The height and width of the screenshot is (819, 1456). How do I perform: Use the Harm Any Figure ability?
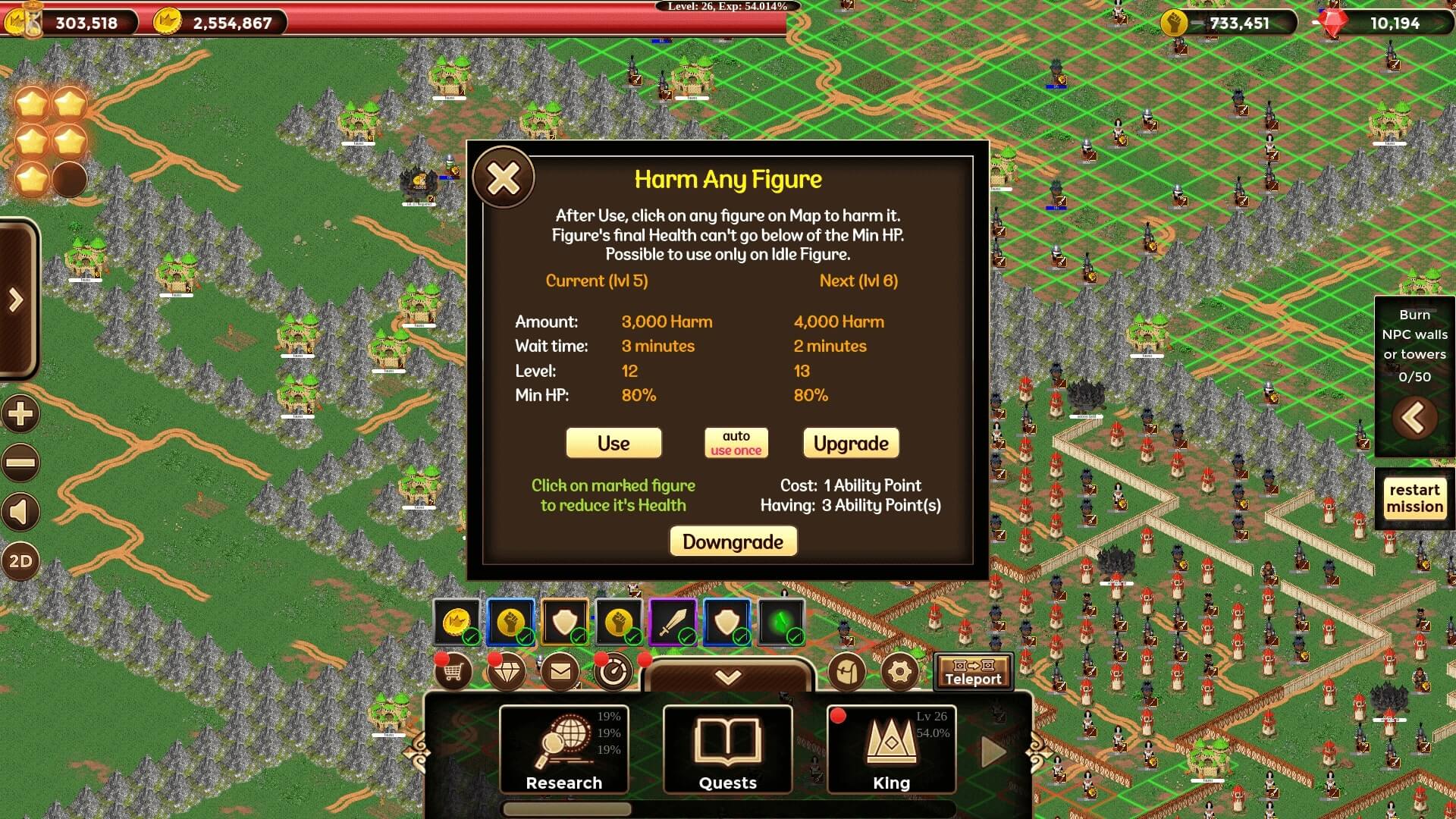point(613,443)
